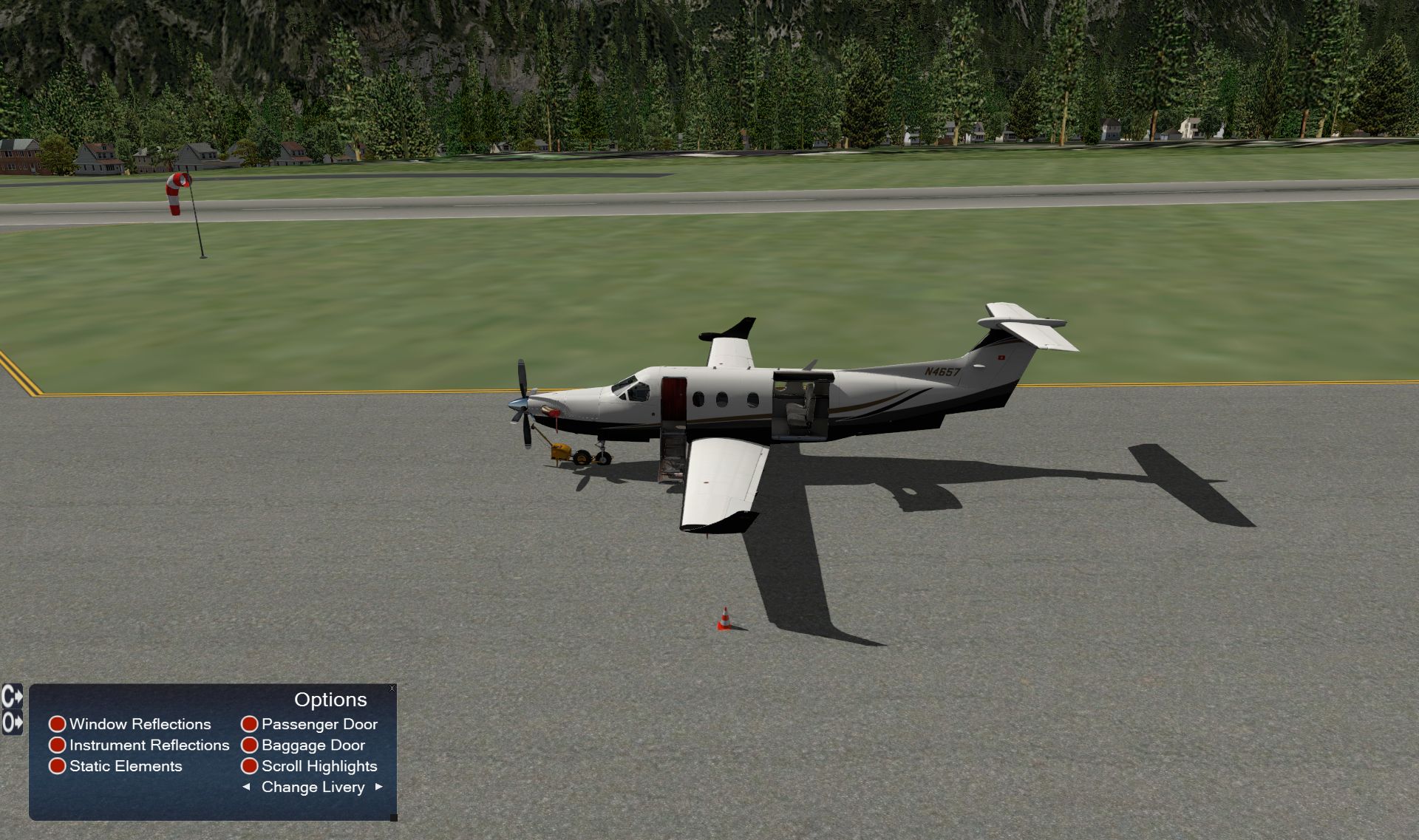Toggle the Static Elements option
Viewport: 1419px width, 840px height.
point(58,766)
